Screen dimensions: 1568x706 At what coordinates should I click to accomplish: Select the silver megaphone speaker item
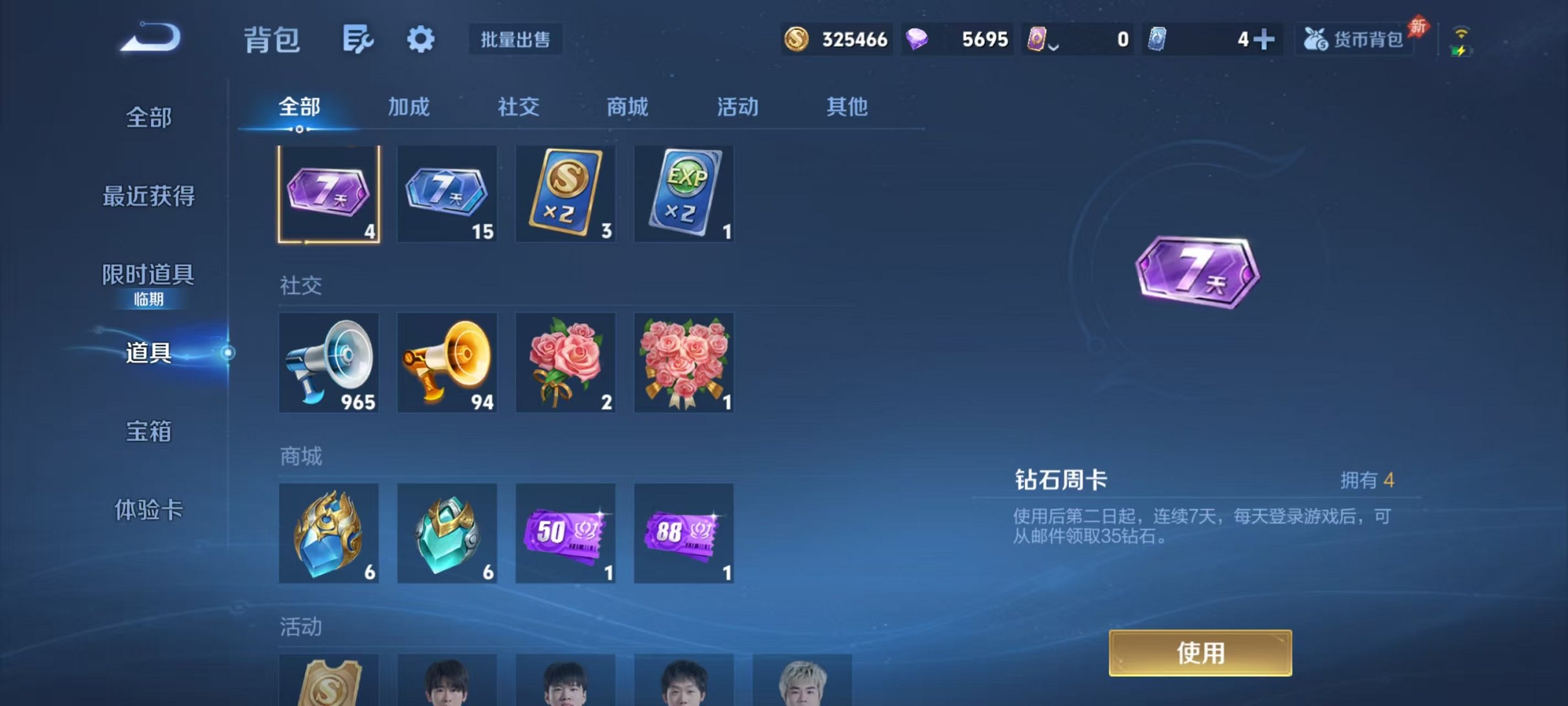(328, 361)
